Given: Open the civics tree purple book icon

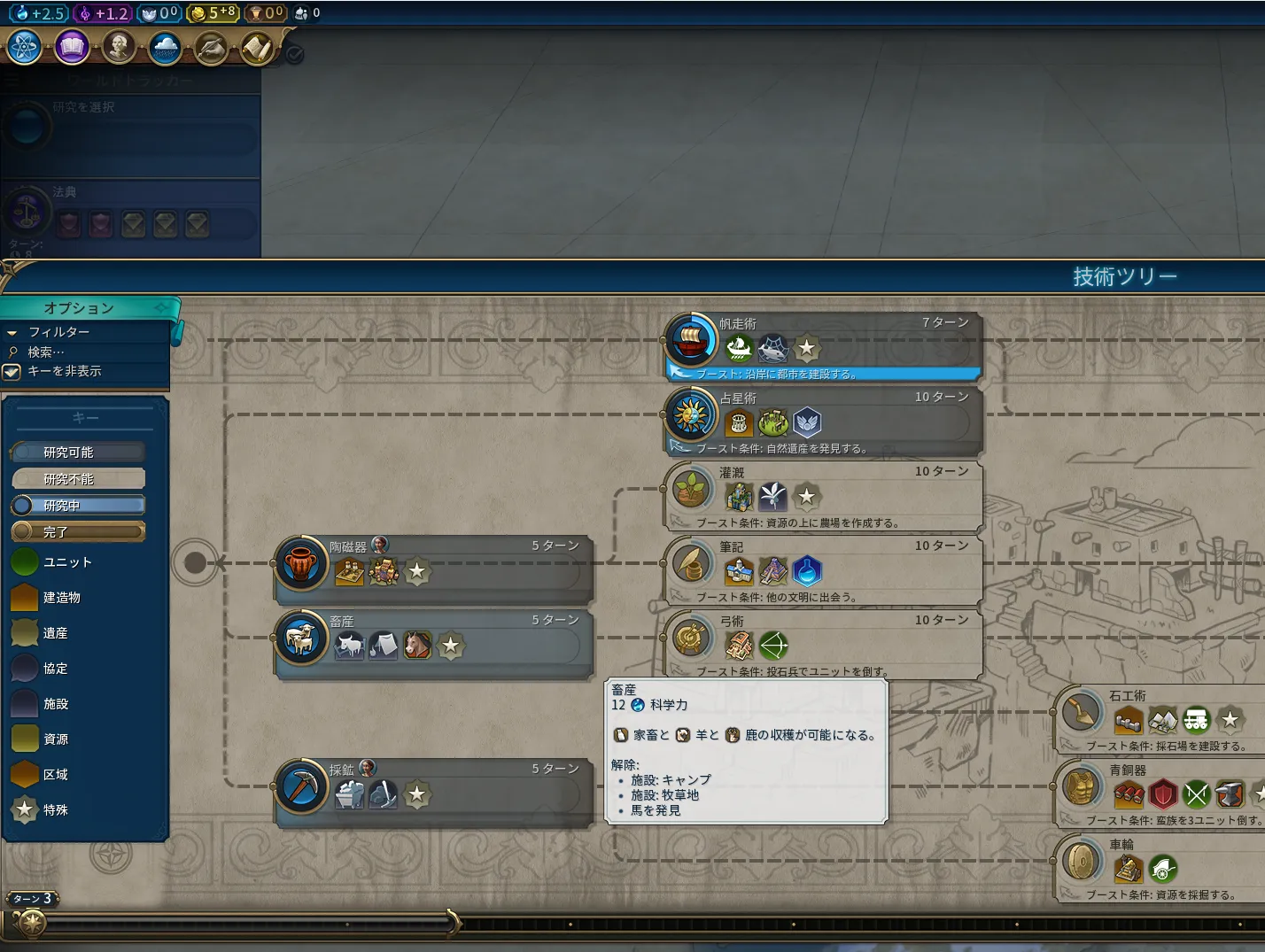Looking at the screenshot, I should [x=72, y=47].
